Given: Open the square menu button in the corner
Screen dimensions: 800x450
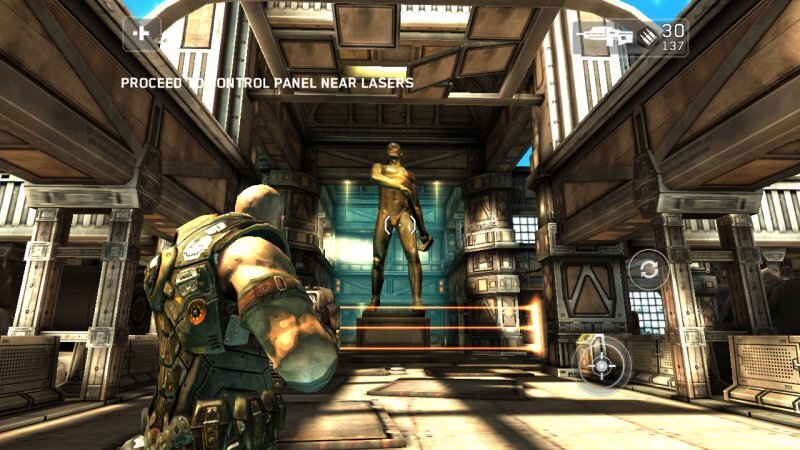Looking at the screenshot, I should click(141, 34).
